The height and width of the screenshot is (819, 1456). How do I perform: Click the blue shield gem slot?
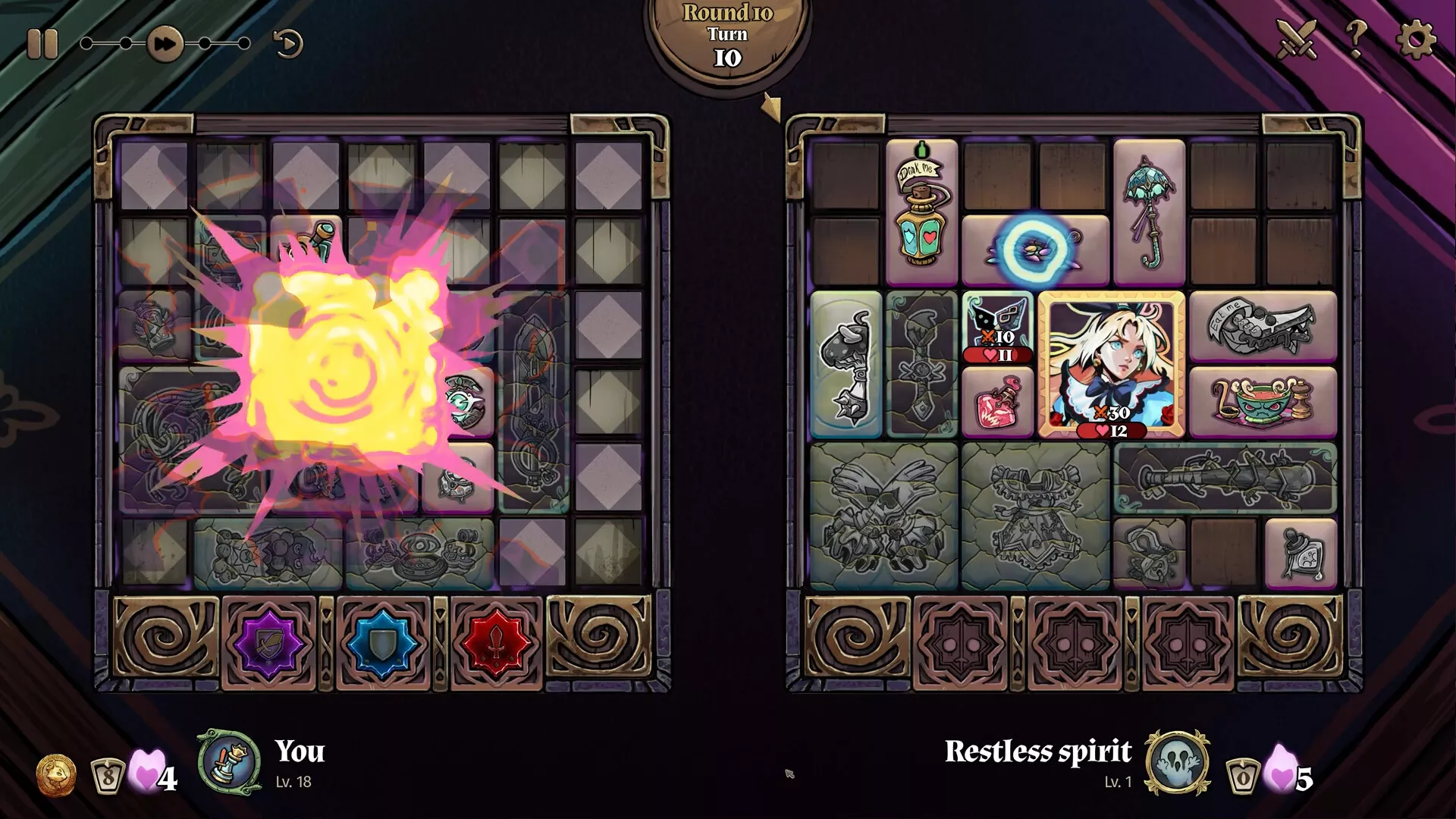(383, 643)
